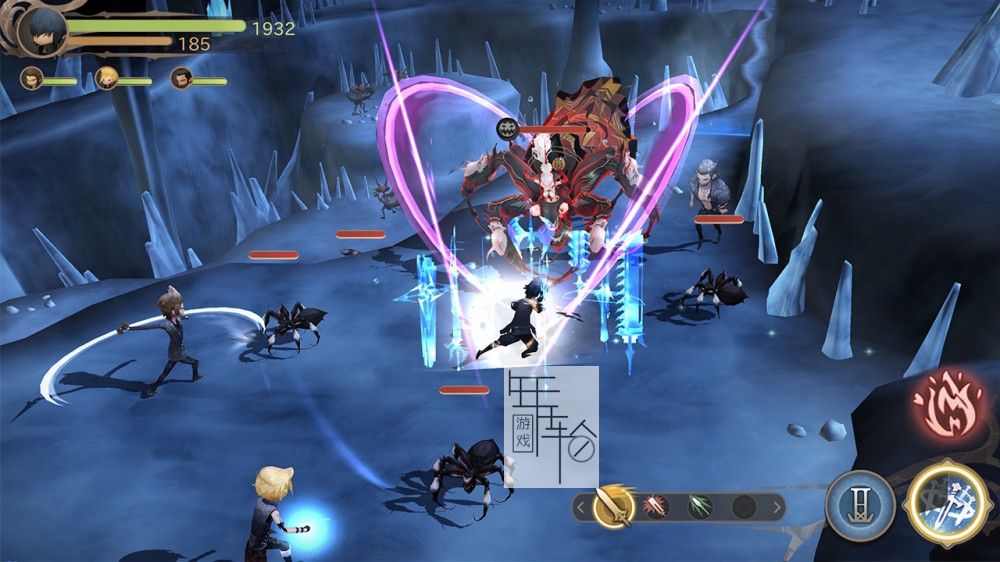Cycle weapon bar with the right arrow
Screen dimensions: 1000x562
click(x=777, y=507)
